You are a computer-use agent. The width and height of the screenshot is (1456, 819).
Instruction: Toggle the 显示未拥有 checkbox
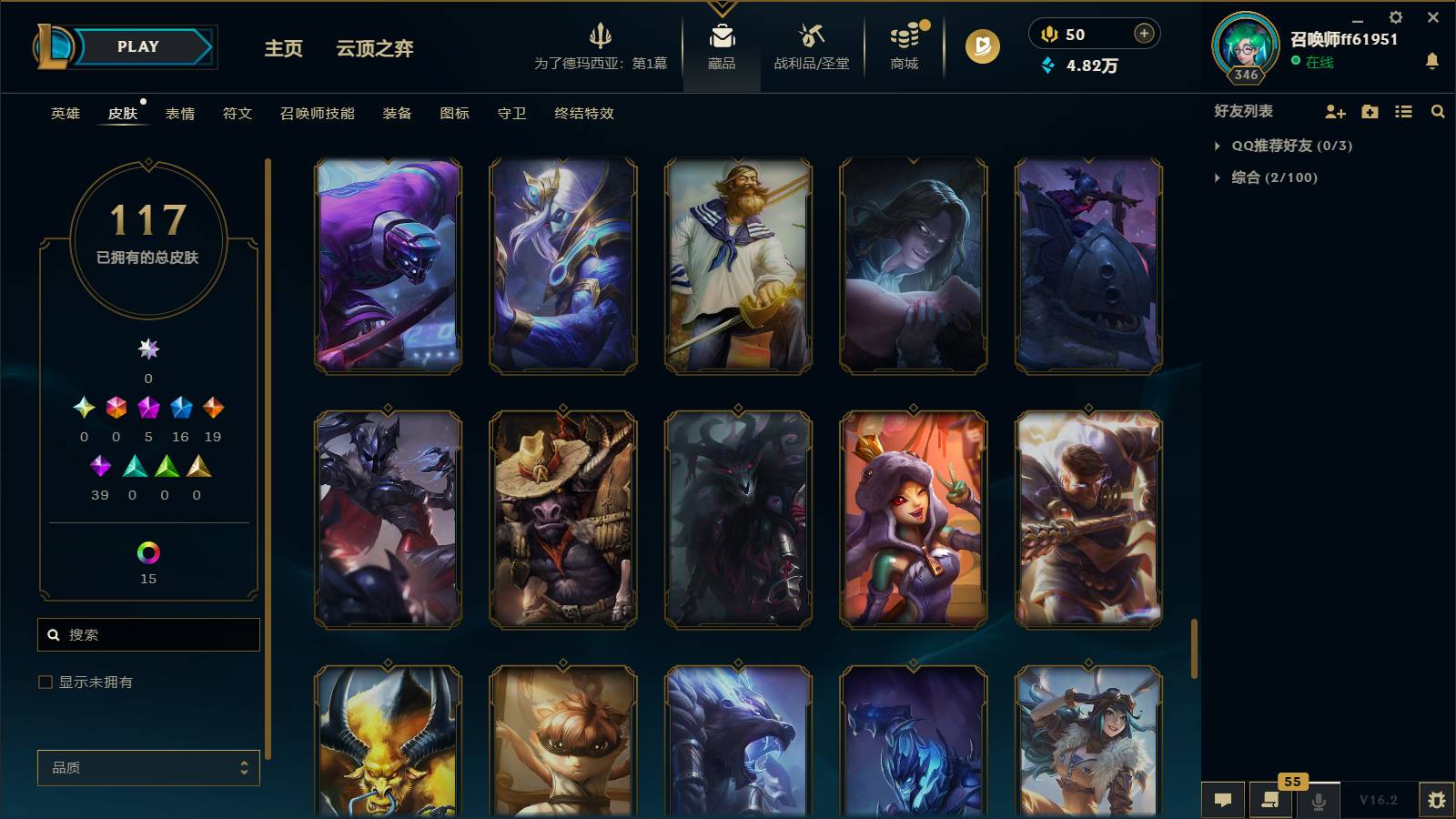tap(44, 681)
